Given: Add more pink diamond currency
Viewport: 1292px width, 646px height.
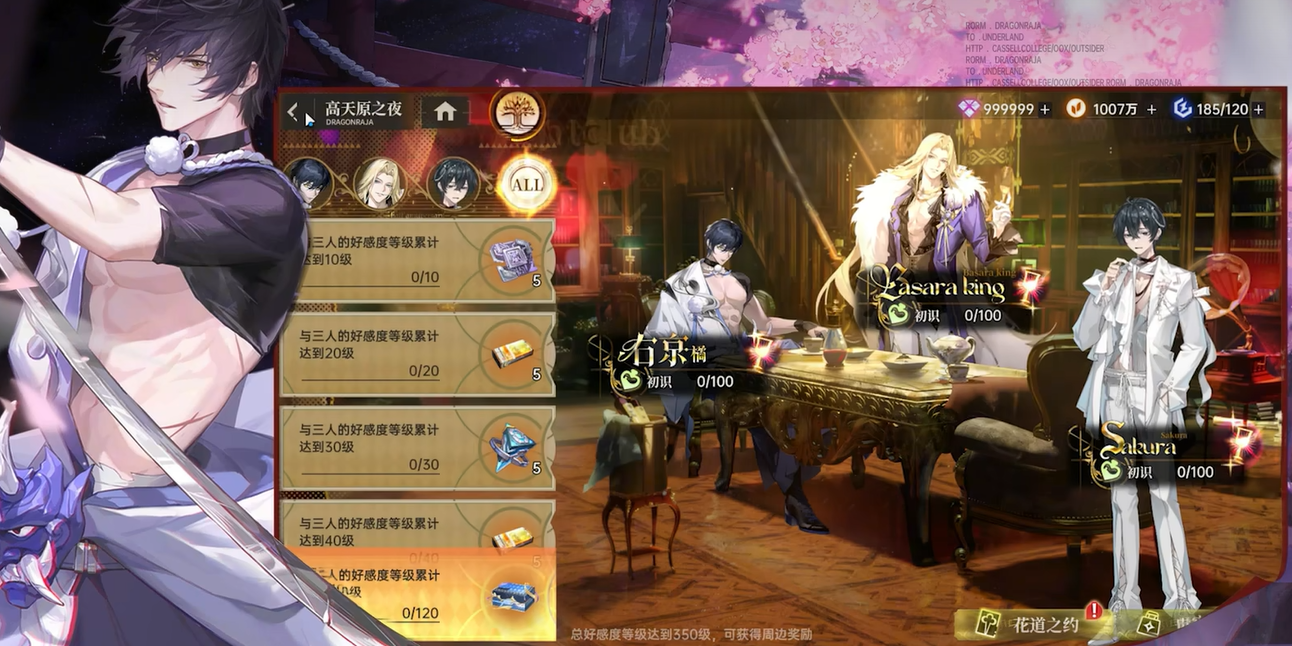Looking at the screenshot, I should (1045, 109).
